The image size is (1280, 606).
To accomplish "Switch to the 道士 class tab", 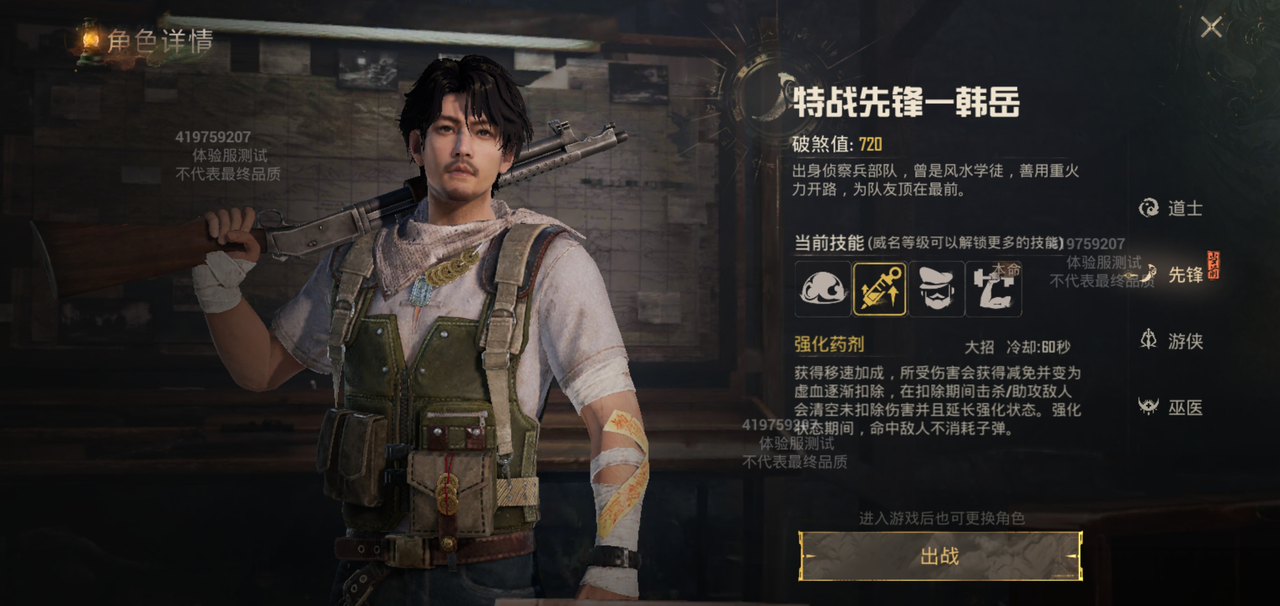I will coord(1171,208).
